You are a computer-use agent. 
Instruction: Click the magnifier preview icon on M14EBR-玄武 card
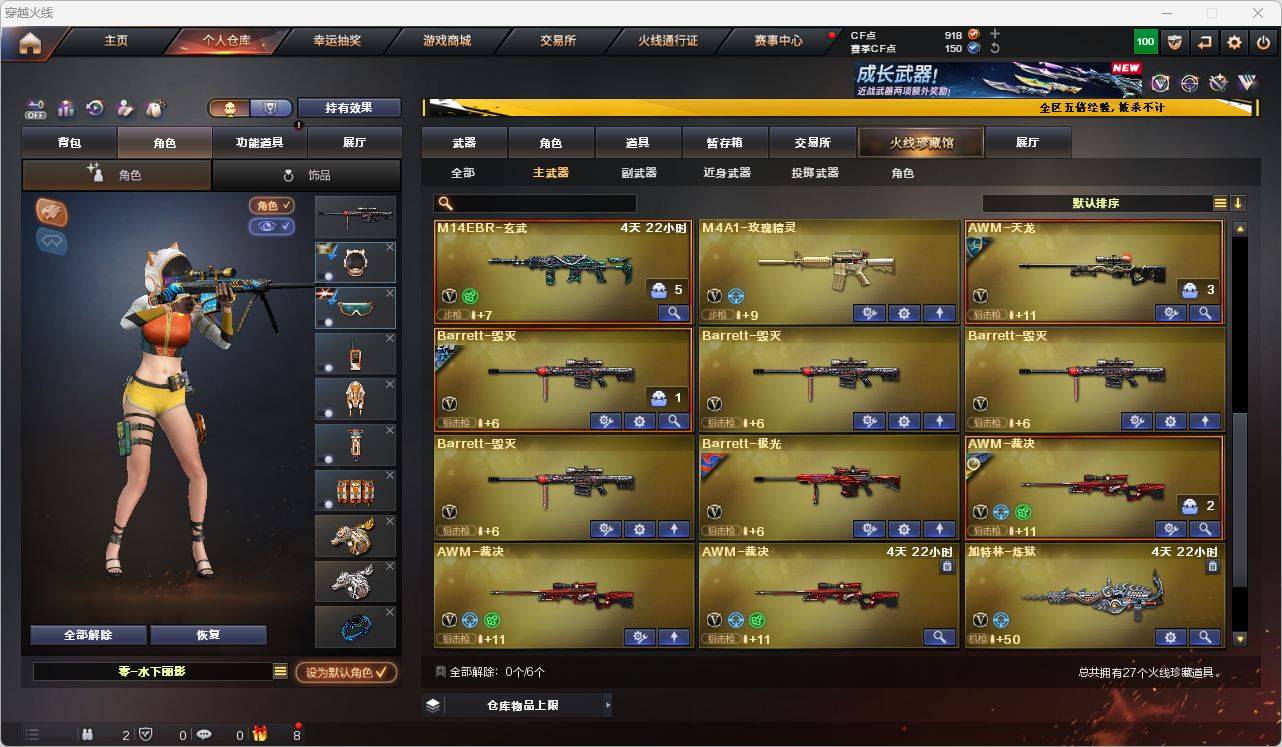672,313
